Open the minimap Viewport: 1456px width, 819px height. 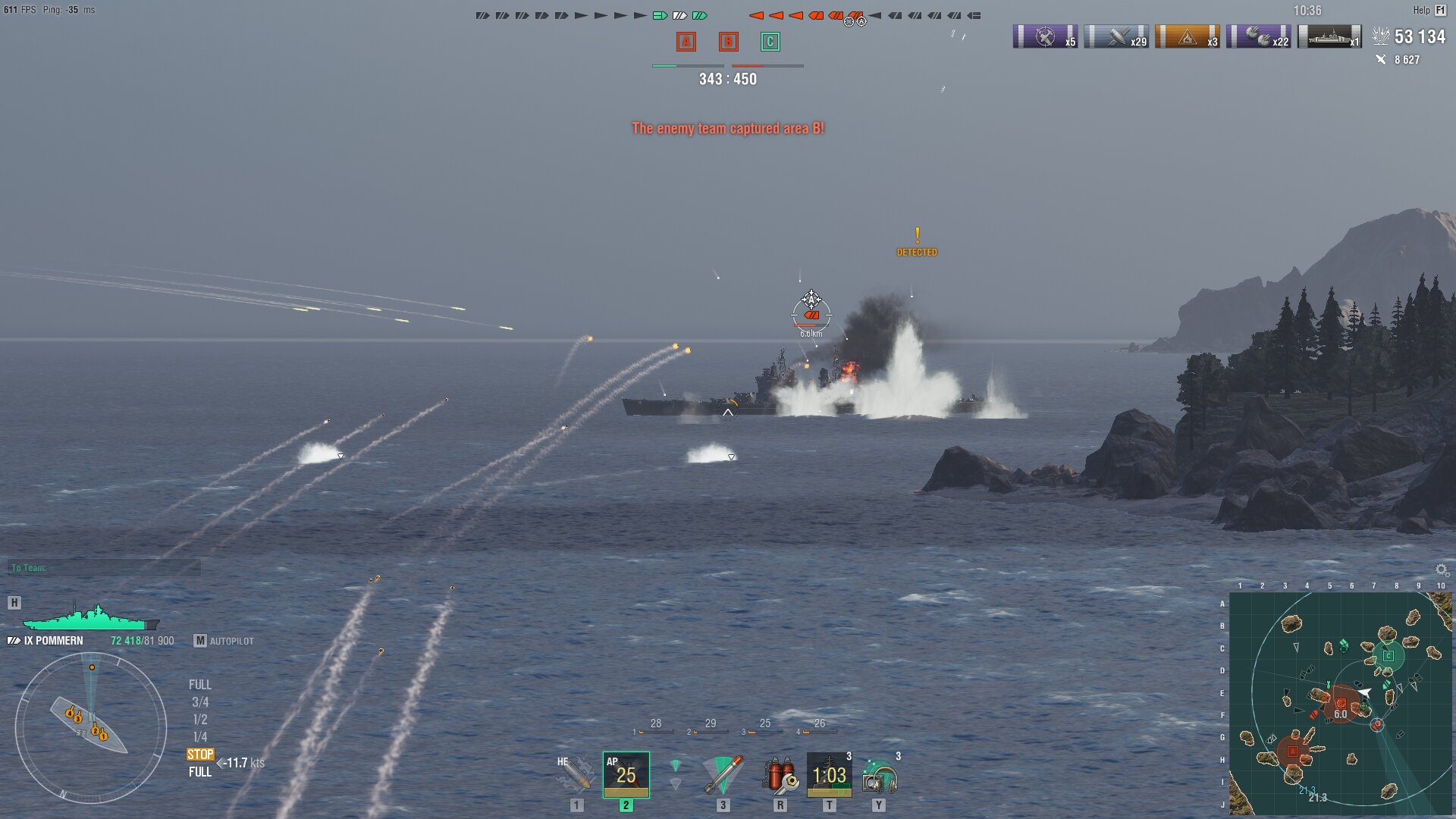[1340, 703]
